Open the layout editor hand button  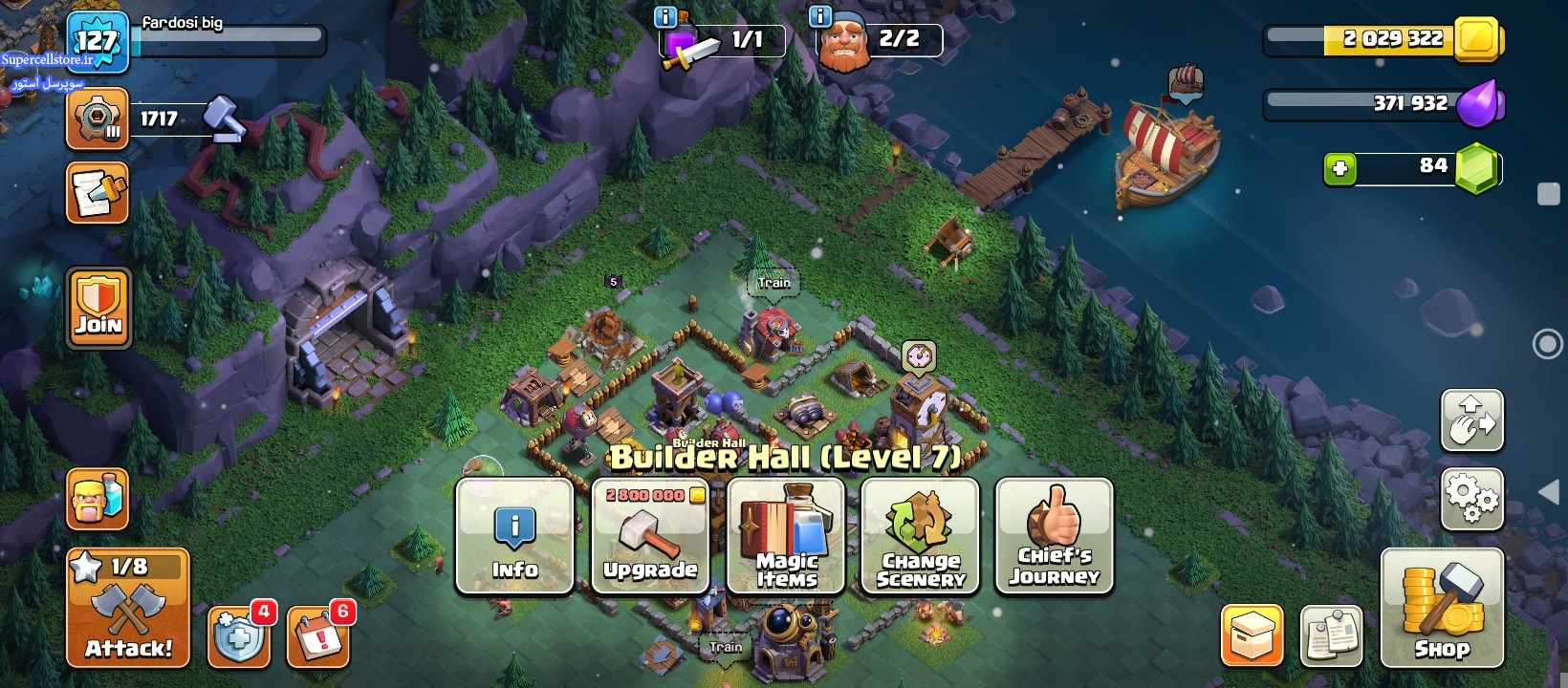pos(1471,420)
